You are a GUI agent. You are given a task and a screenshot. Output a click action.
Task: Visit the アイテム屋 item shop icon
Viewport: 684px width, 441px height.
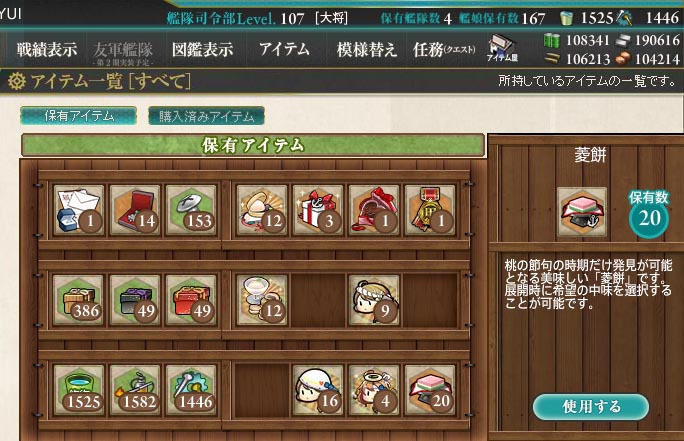[502, 49]
